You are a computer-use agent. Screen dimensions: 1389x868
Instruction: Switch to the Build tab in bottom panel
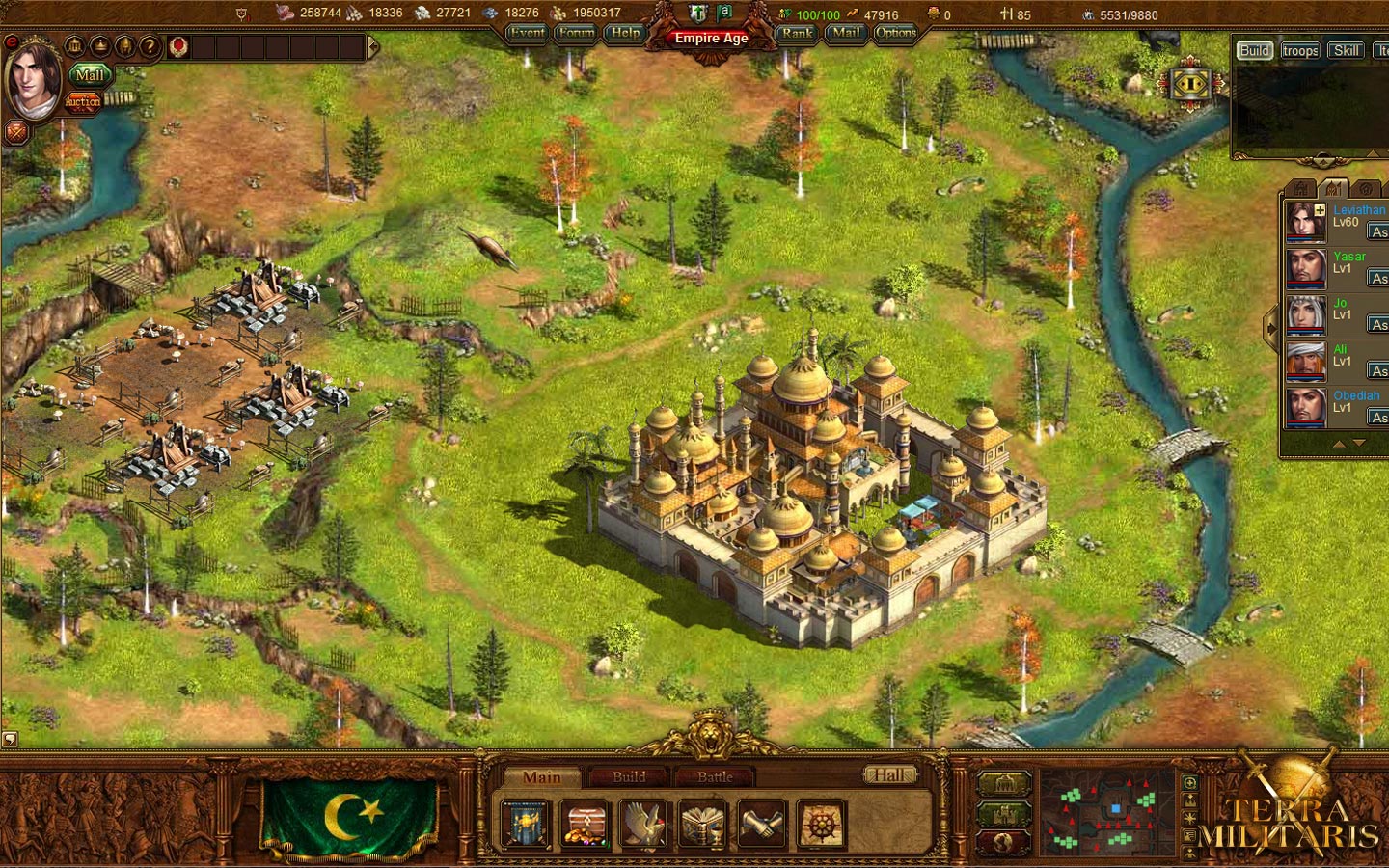[629, 776]
